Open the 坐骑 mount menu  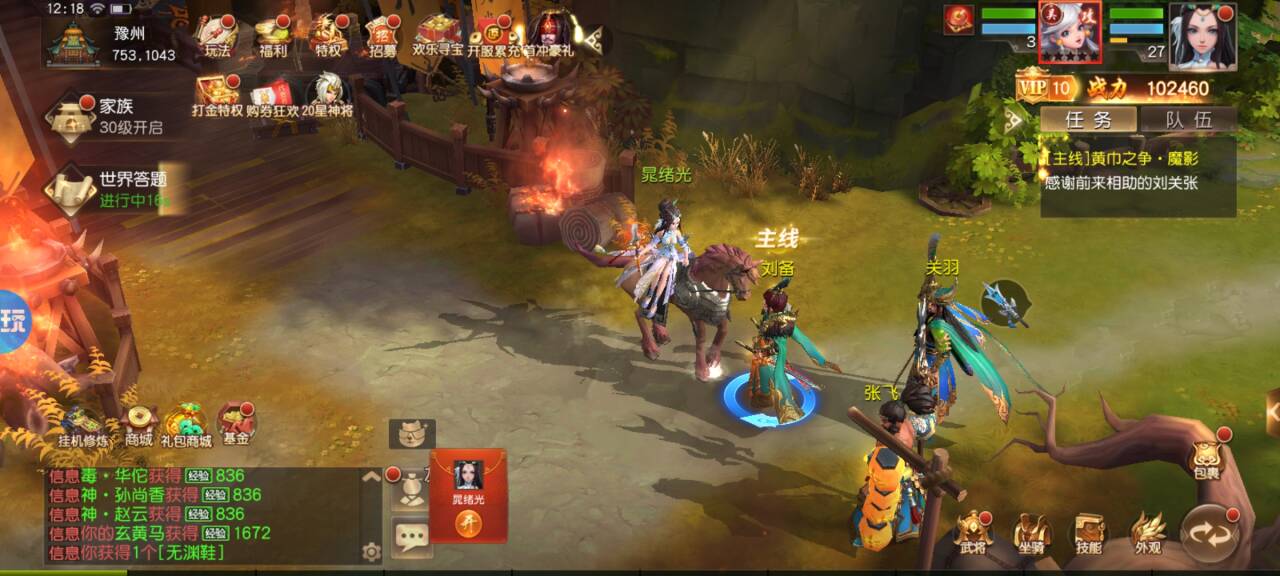coord(1032,533)
